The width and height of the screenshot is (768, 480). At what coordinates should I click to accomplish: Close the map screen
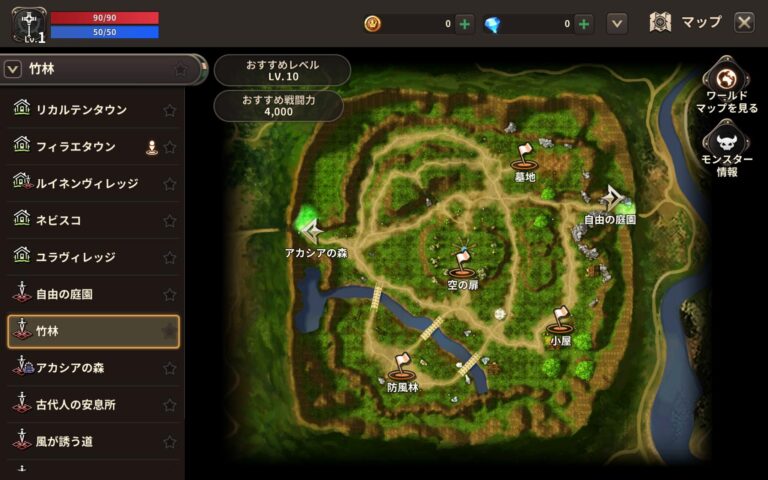tap(744, 22)
